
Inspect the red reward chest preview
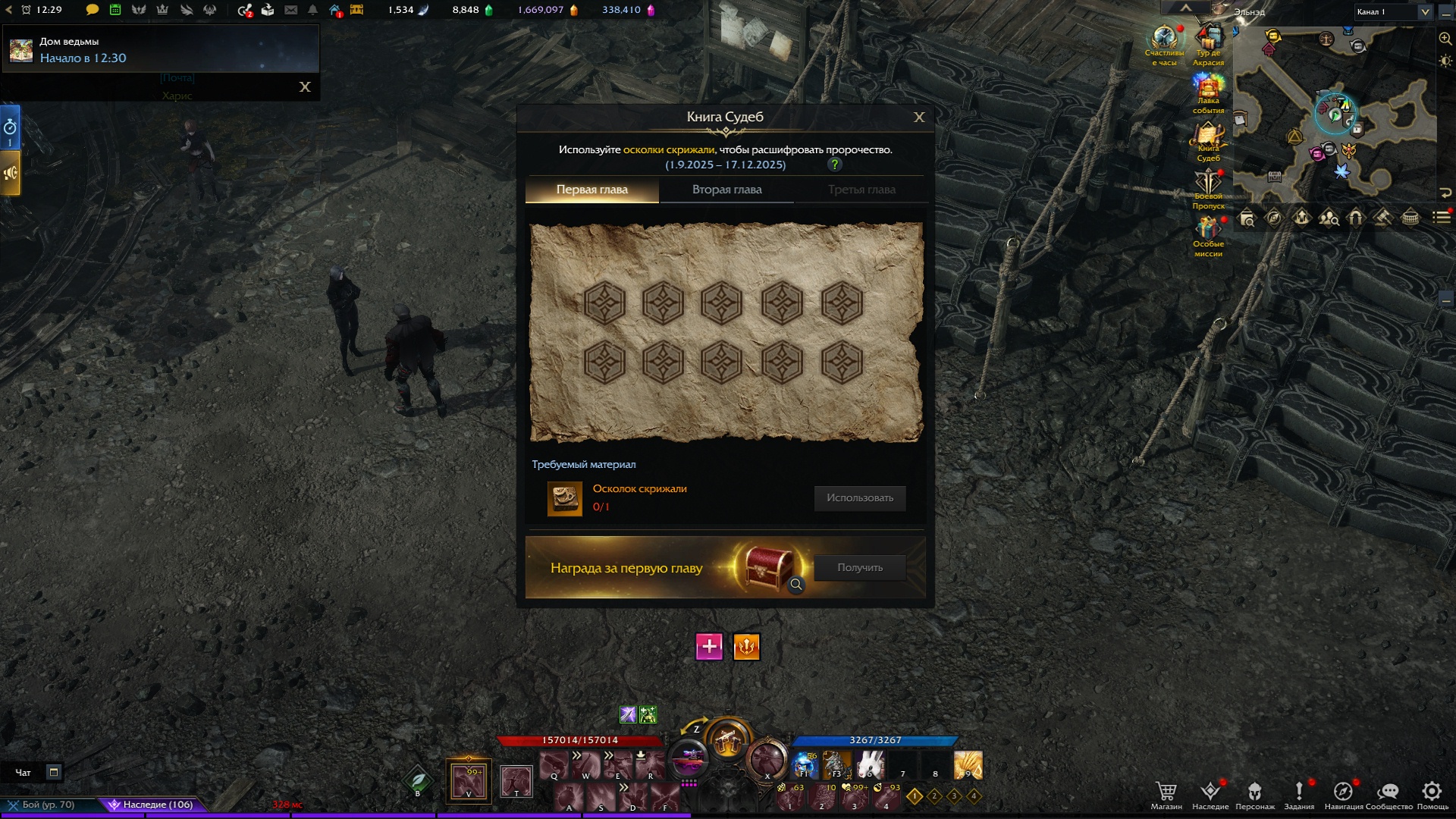point(796,585)
